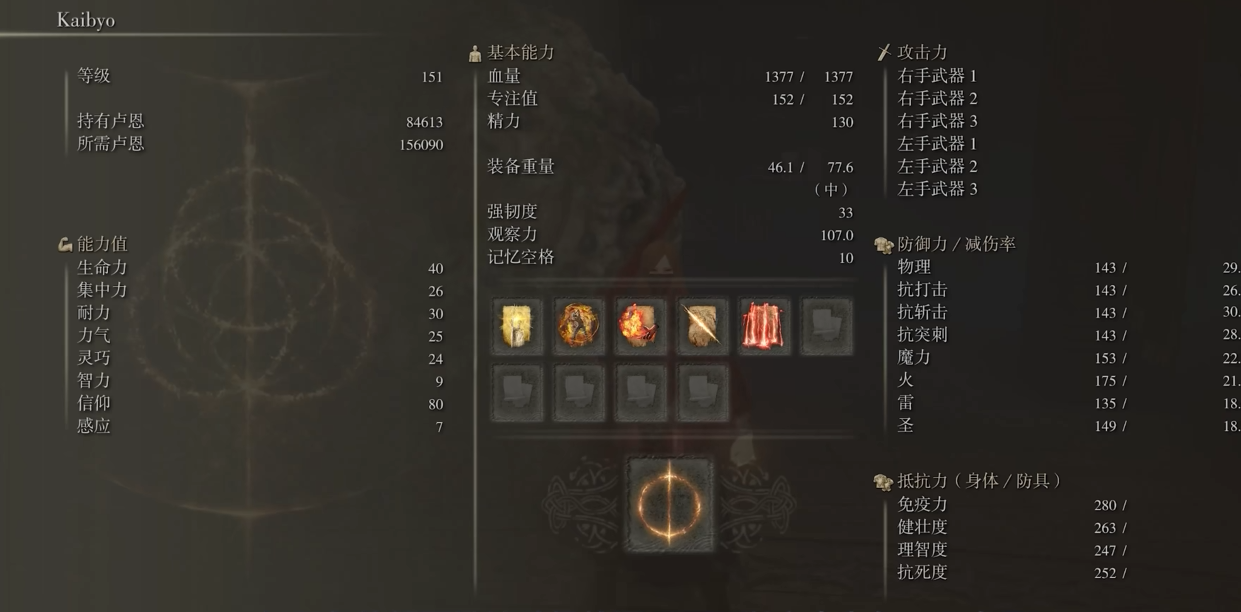Image resolution: width=1241 pixels, height=612 pixels.
Task: Choose the flame-ringed figure incantation
Action: pos(579,326)
